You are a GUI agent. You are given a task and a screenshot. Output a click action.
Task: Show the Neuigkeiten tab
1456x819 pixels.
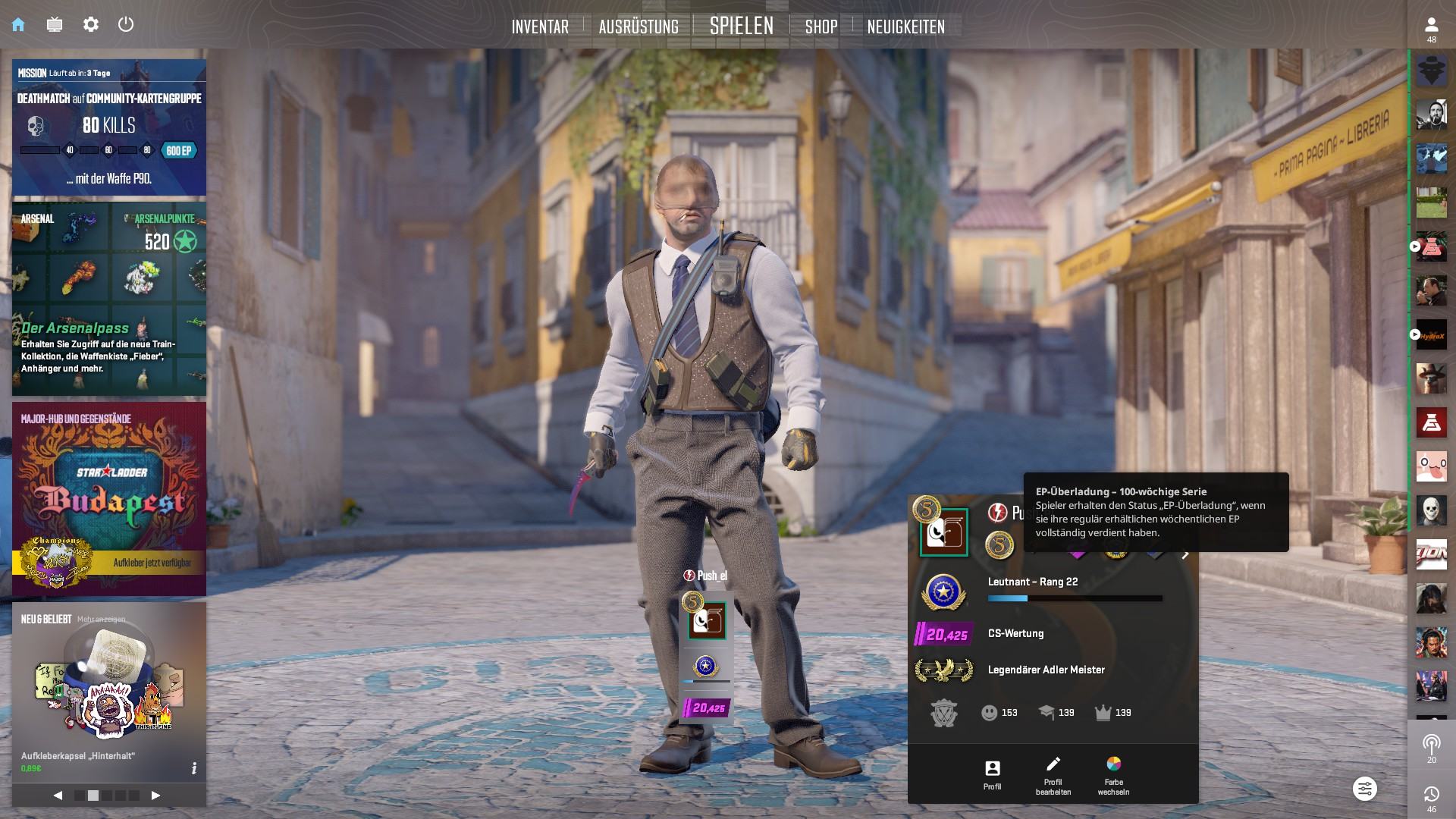[x=905, y=27]
